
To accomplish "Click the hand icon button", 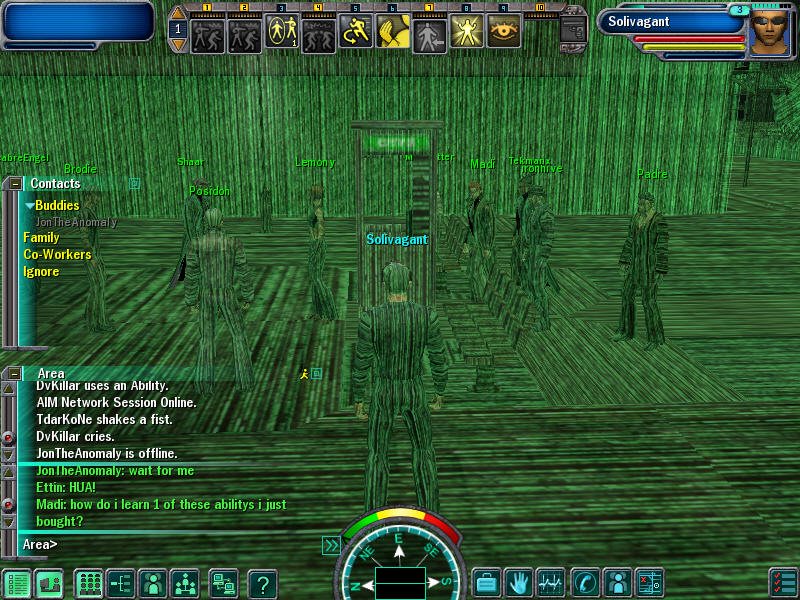I will click(518, 582).
